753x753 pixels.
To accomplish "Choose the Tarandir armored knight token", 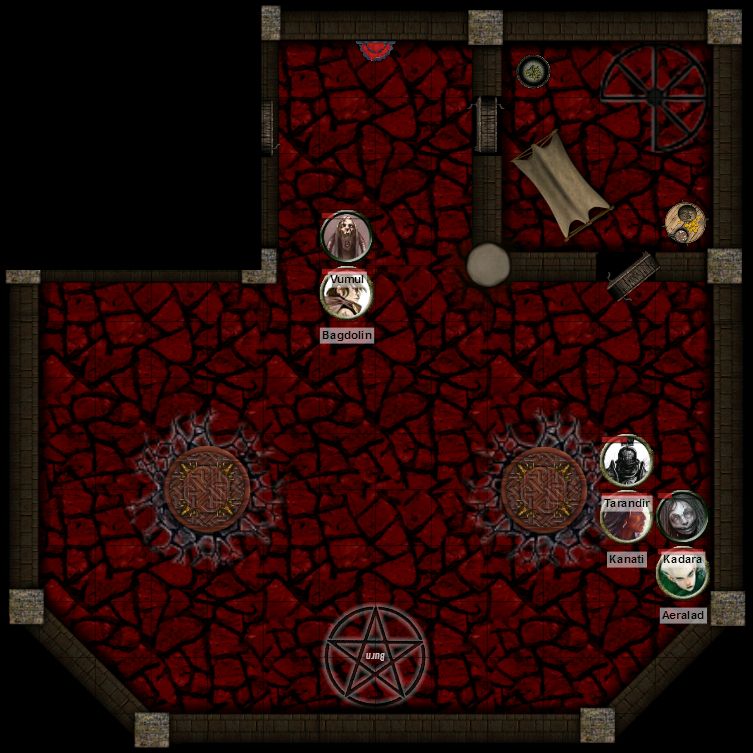I will (627, 461).
